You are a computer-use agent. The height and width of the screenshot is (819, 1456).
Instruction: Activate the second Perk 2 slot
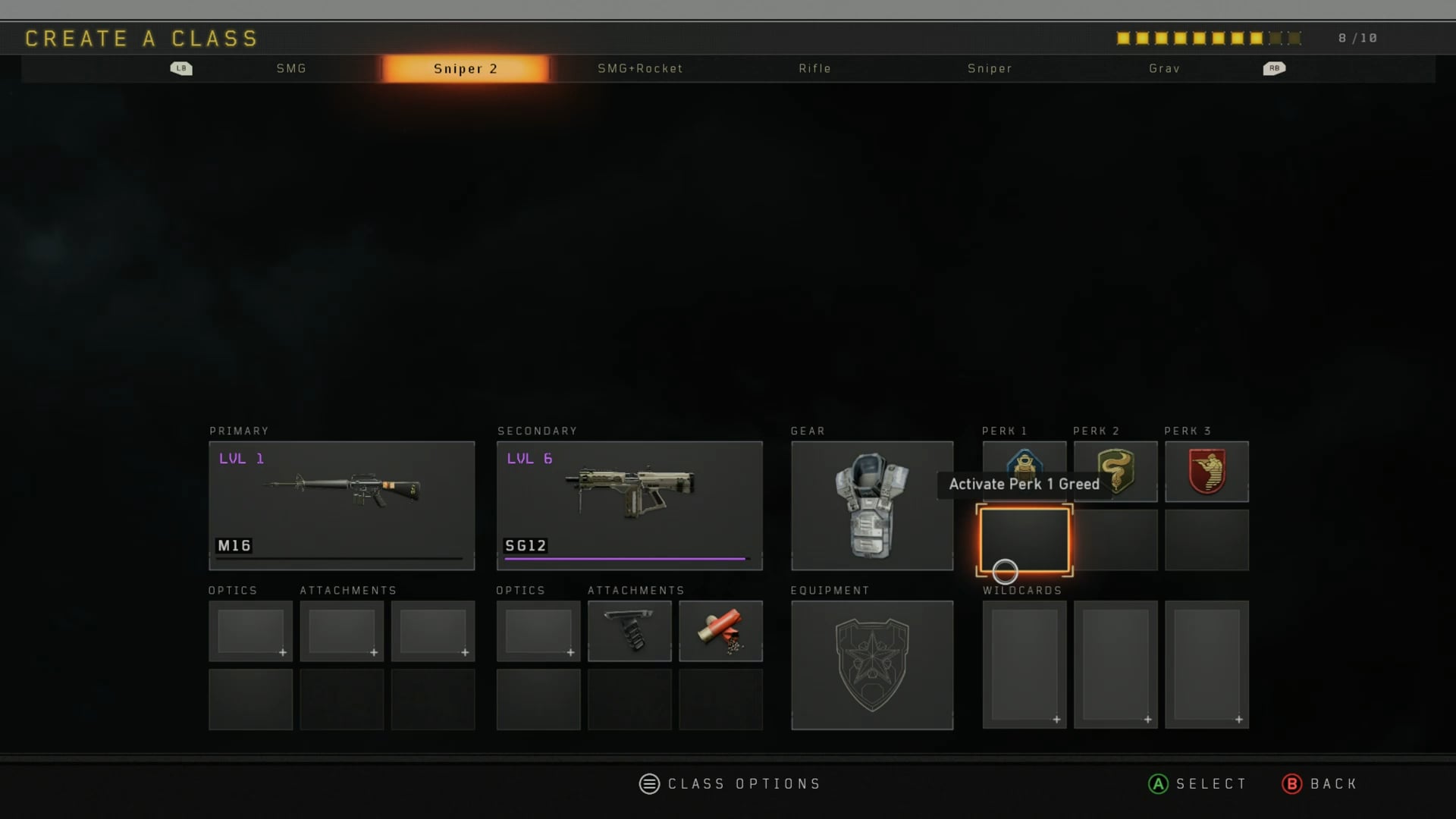point(1116,540)
